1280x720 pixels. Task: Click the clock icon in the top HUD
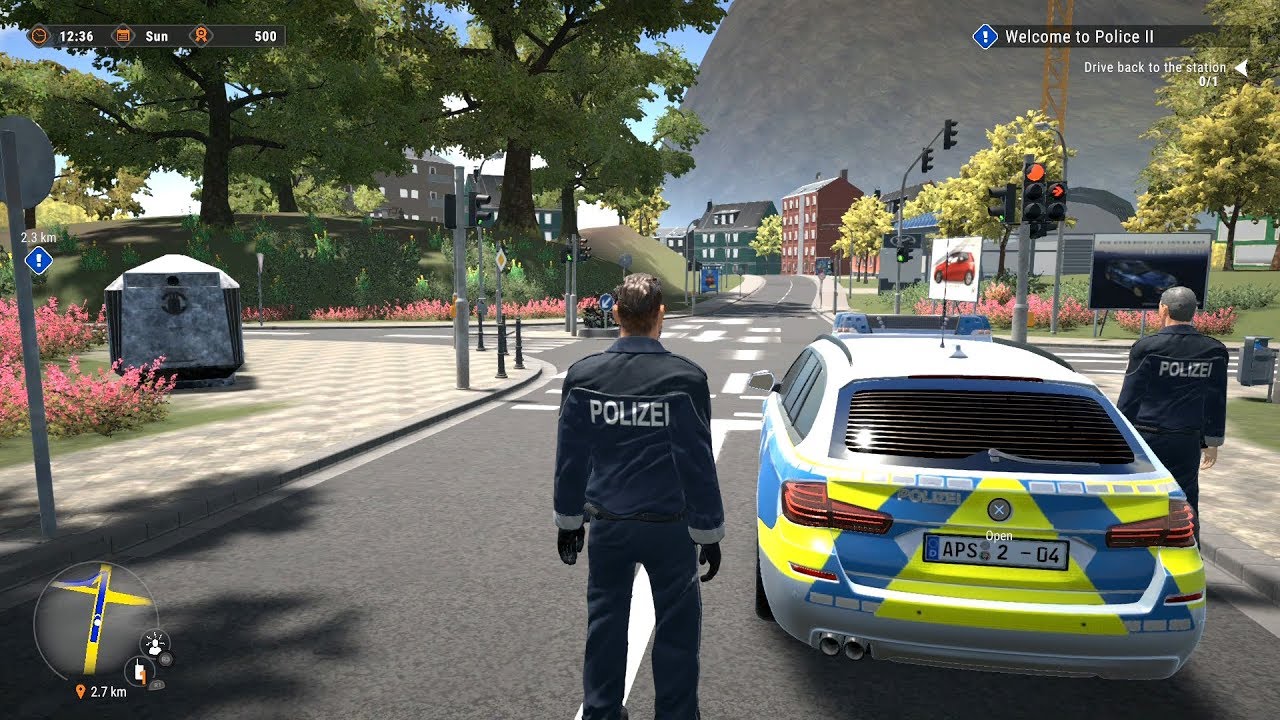pos(39,34)
